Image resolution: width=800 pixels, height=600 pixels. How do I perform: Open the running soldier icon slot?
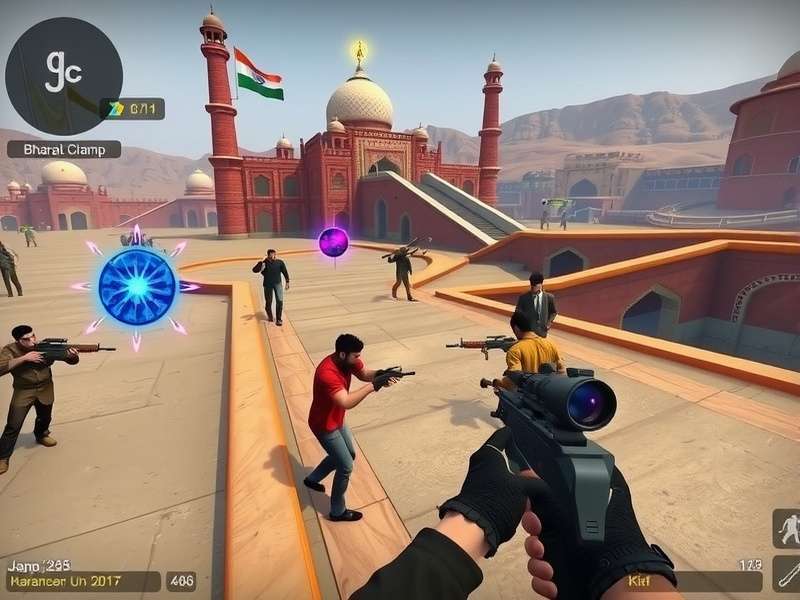tap(787, 529)
